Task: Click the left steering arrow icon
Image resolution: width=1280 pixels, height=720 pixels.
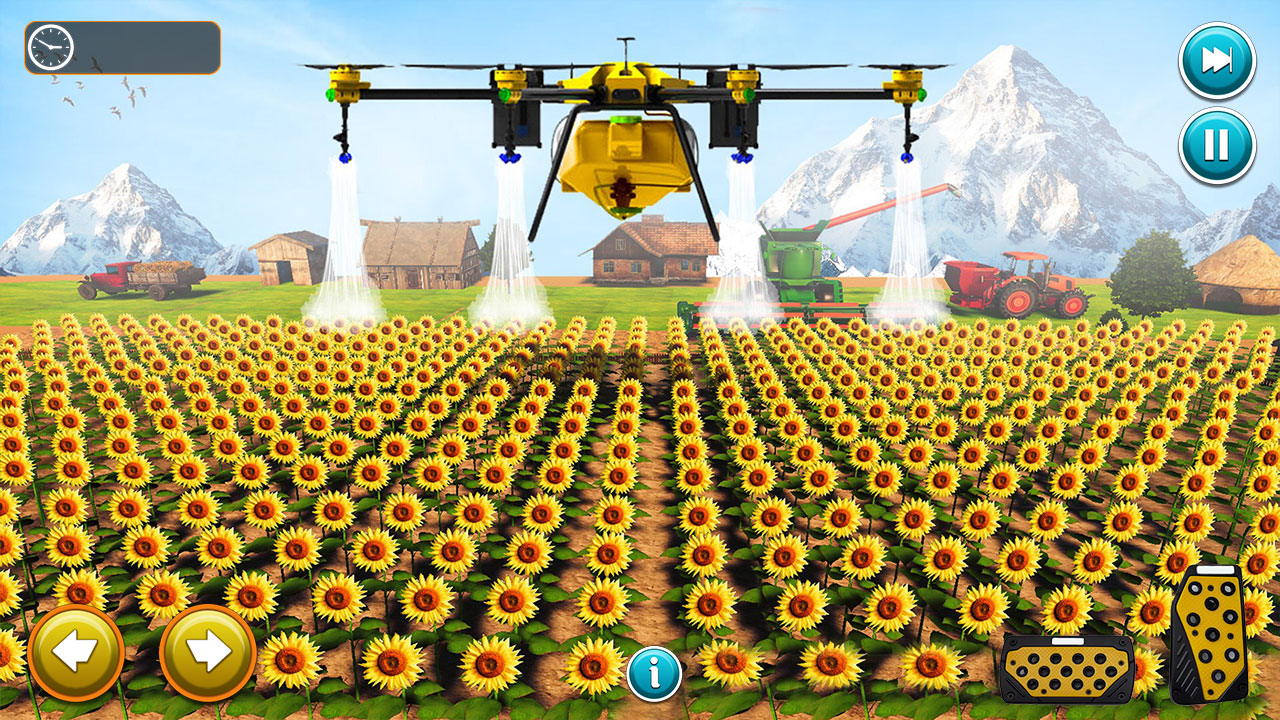Action: pyautogui.click(x=74, y=652)
